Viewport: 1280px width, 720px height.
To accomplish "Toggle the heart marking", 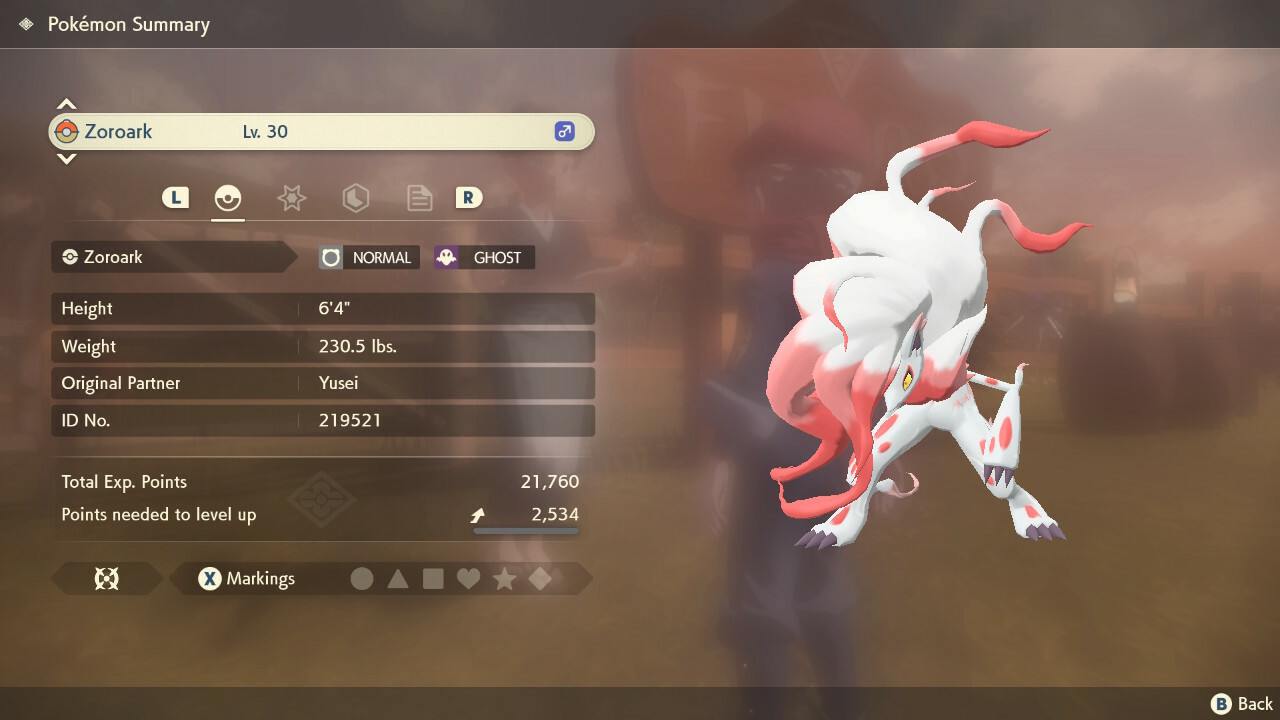I will pyautogui.click(x=468, y=579).
